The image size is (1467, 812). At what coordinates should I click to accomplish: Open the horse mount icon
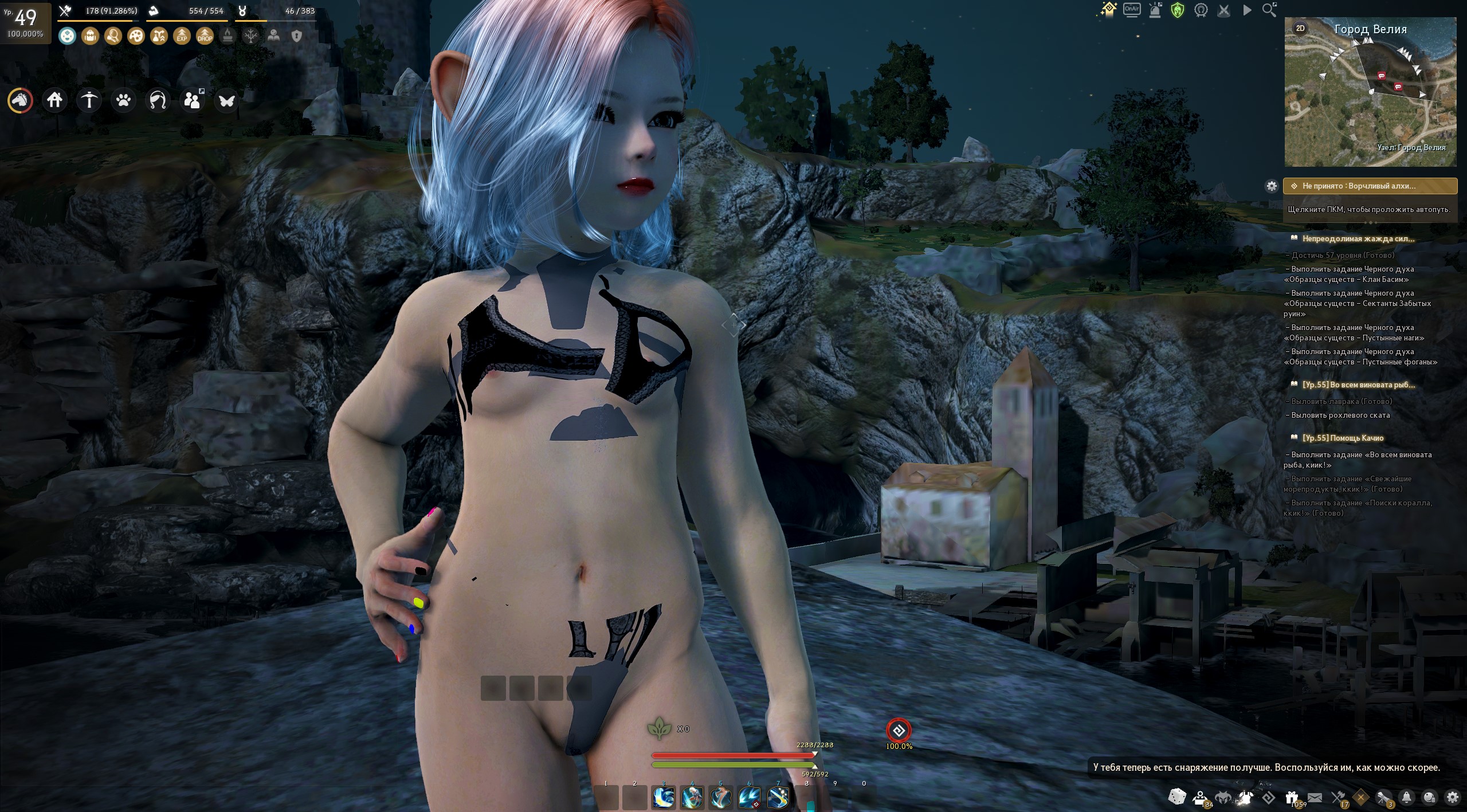20,101
